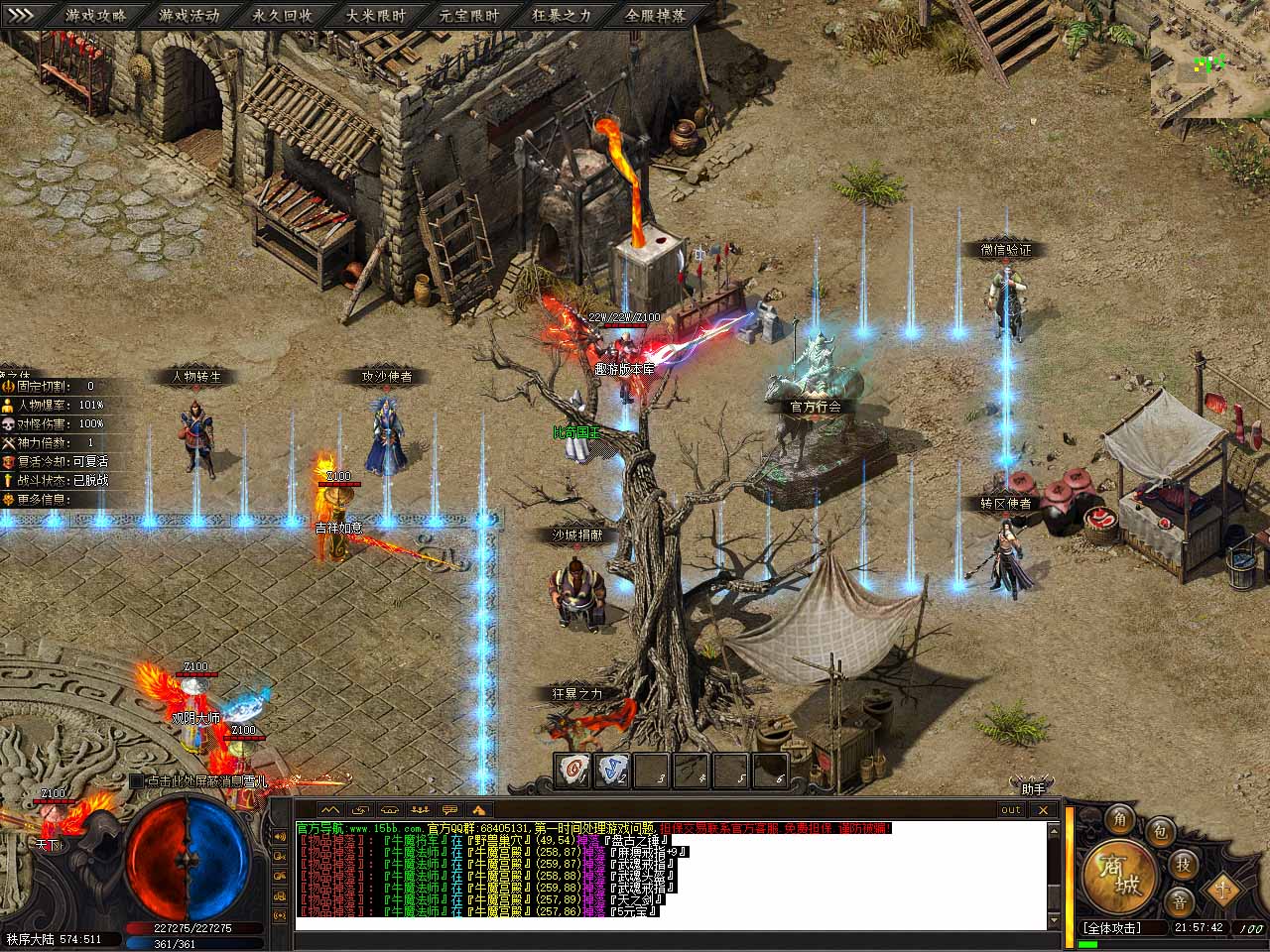
Task: Choose the 元宝限时 top menu button
Action: click(x=468, y=15)
